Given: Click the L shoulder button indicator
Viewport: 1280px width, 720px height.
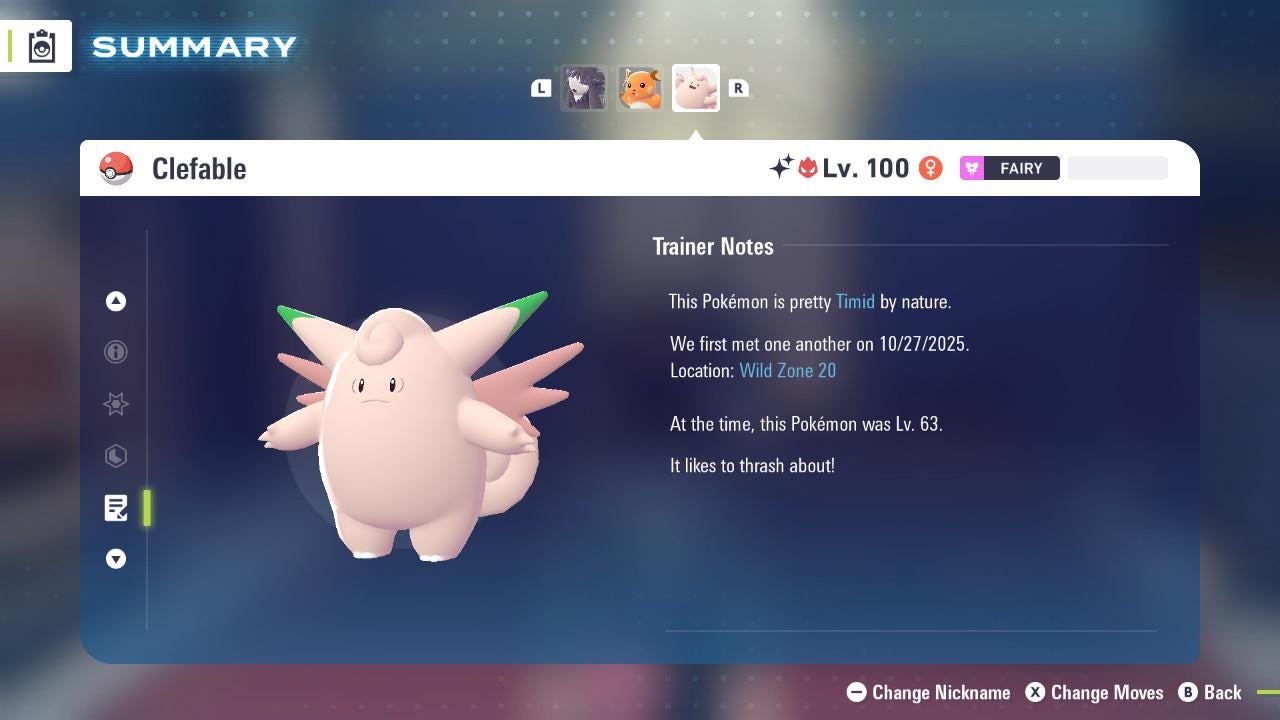Looking at the screenshot, I should pyautogui.click(x=541, y=88).
